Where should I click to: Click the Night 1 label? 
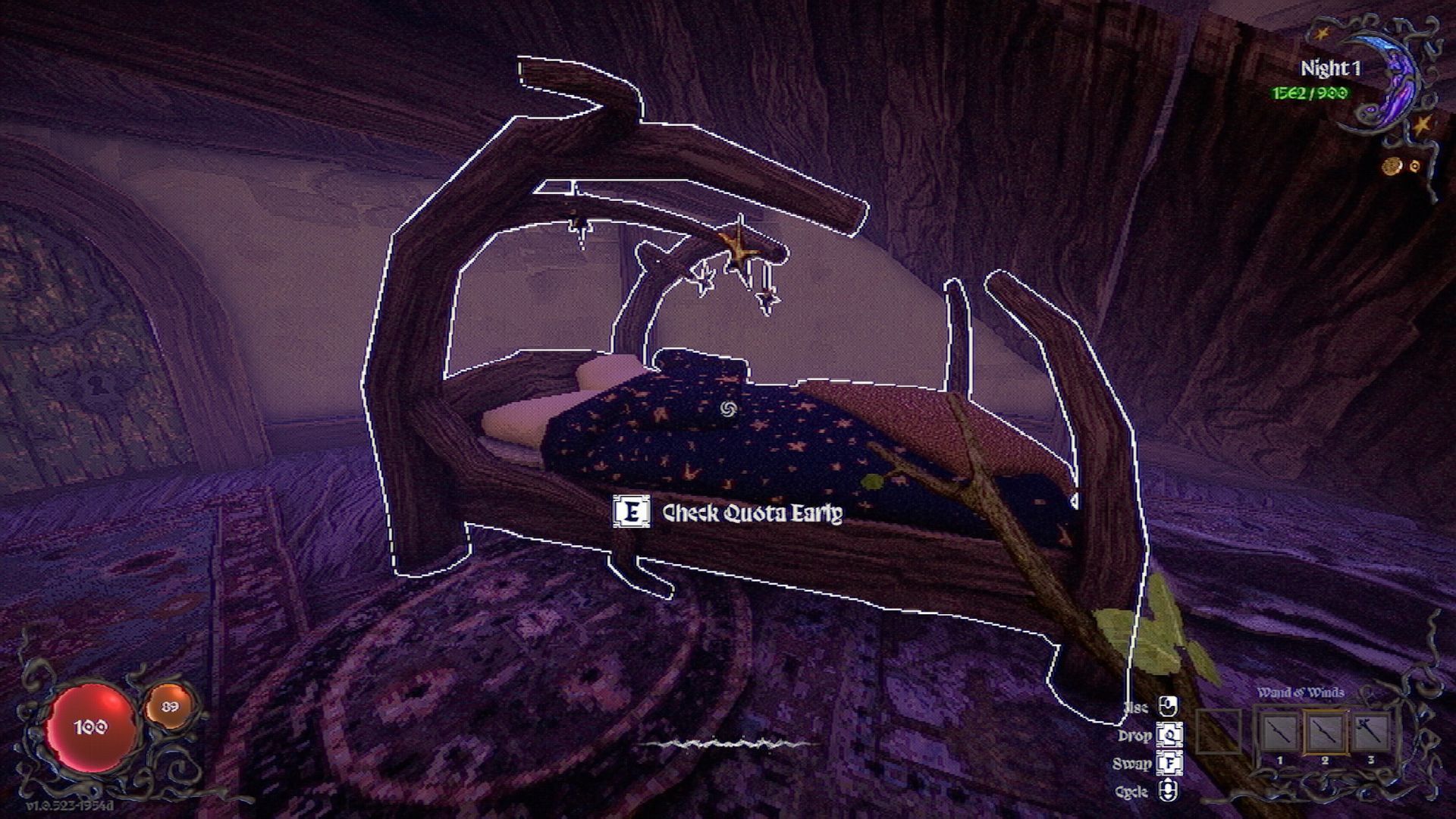(1329, 68)
